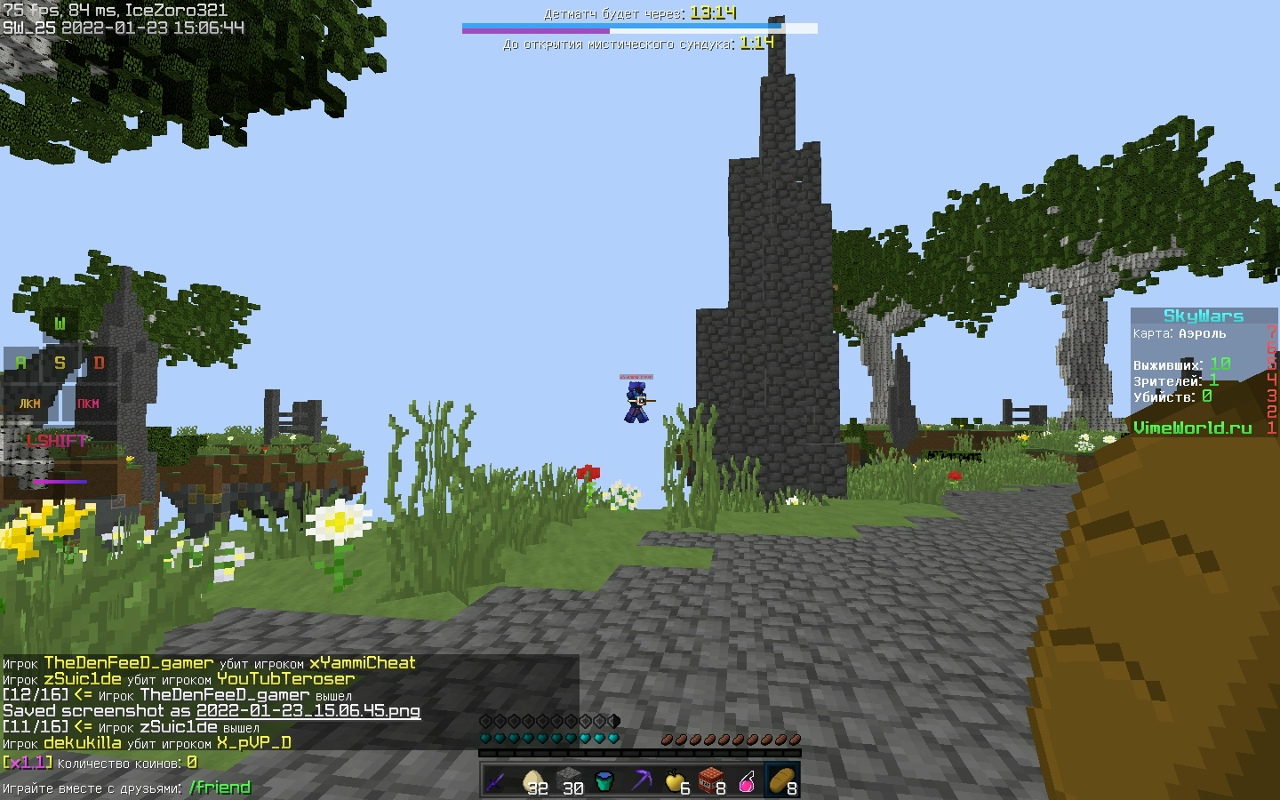Select the water bucket hotbar slot
The width and height of the screenshot is (1280, 800).
pos(604,781)
